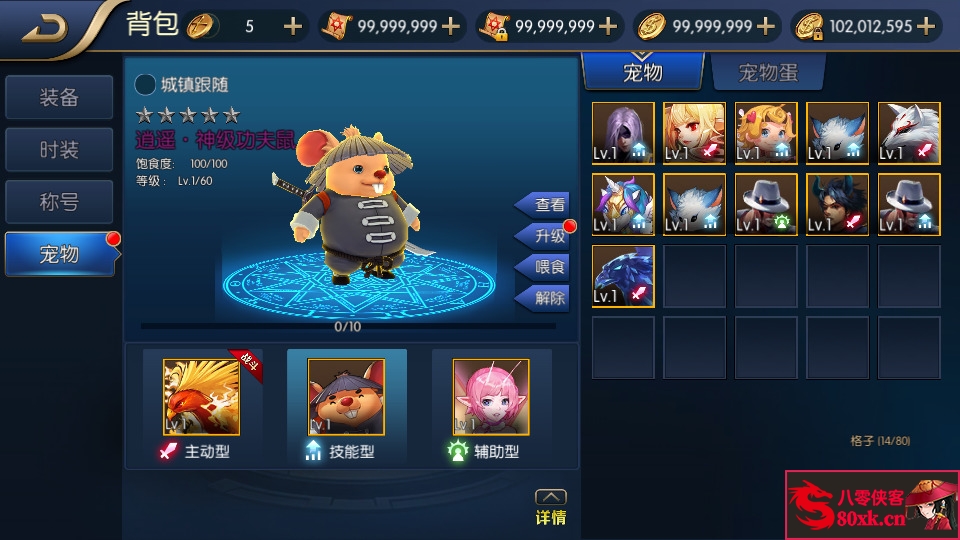Select the 主动型 phoenix pet slot
The height and width of the screenshot is (540, 960).
pyautogui.click(x=201, y=398)
